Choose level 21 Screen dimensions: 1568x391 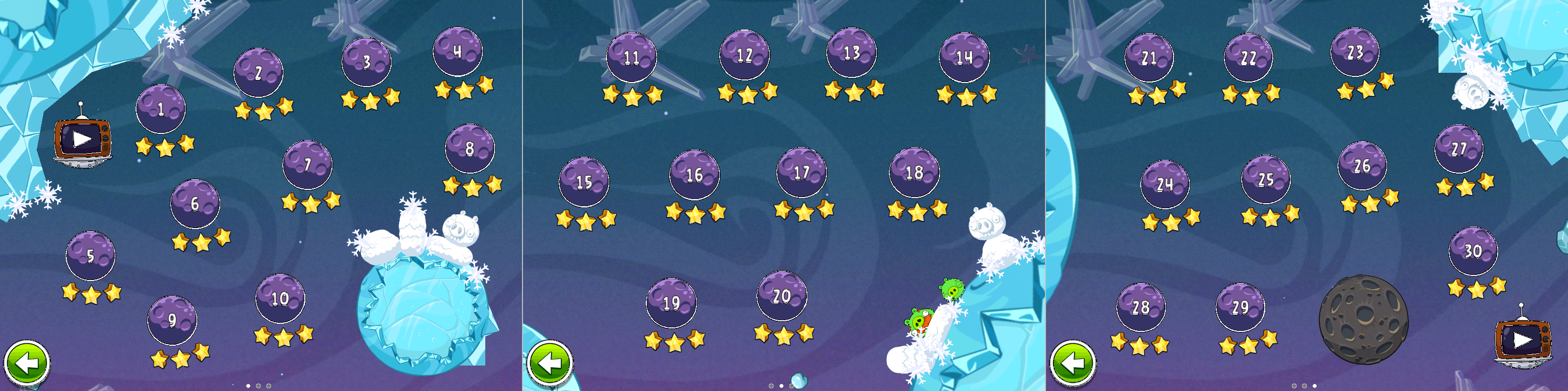coord(1148,58)
